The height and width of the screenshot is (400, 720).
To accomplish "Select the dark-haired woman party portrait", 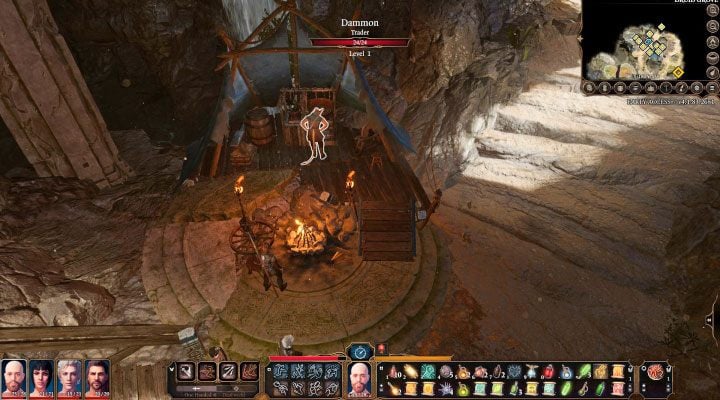I will tap(42, 379).
